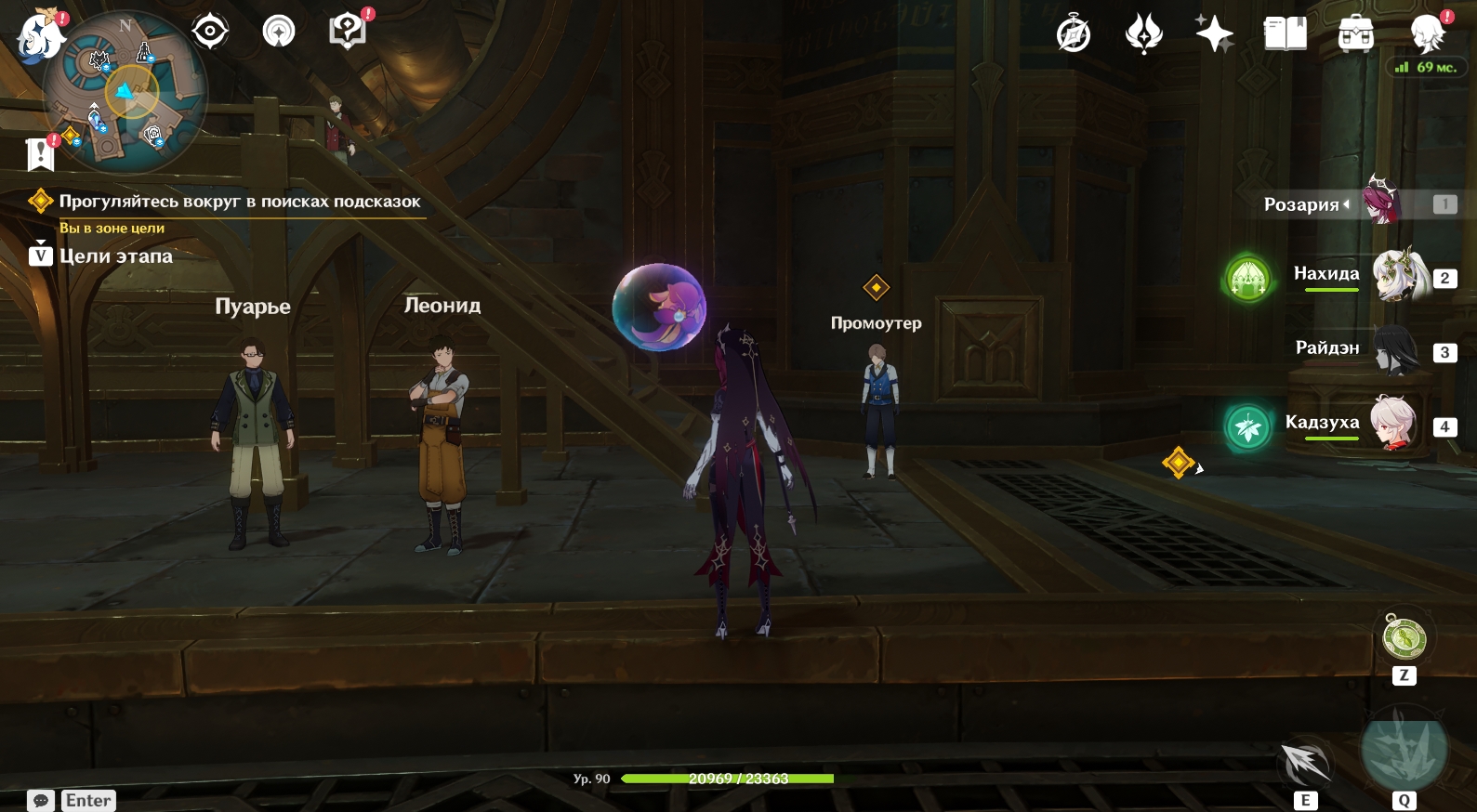Select active character Розария portrait
The width and height of the screenshot is (1477, 812).
1382,201
